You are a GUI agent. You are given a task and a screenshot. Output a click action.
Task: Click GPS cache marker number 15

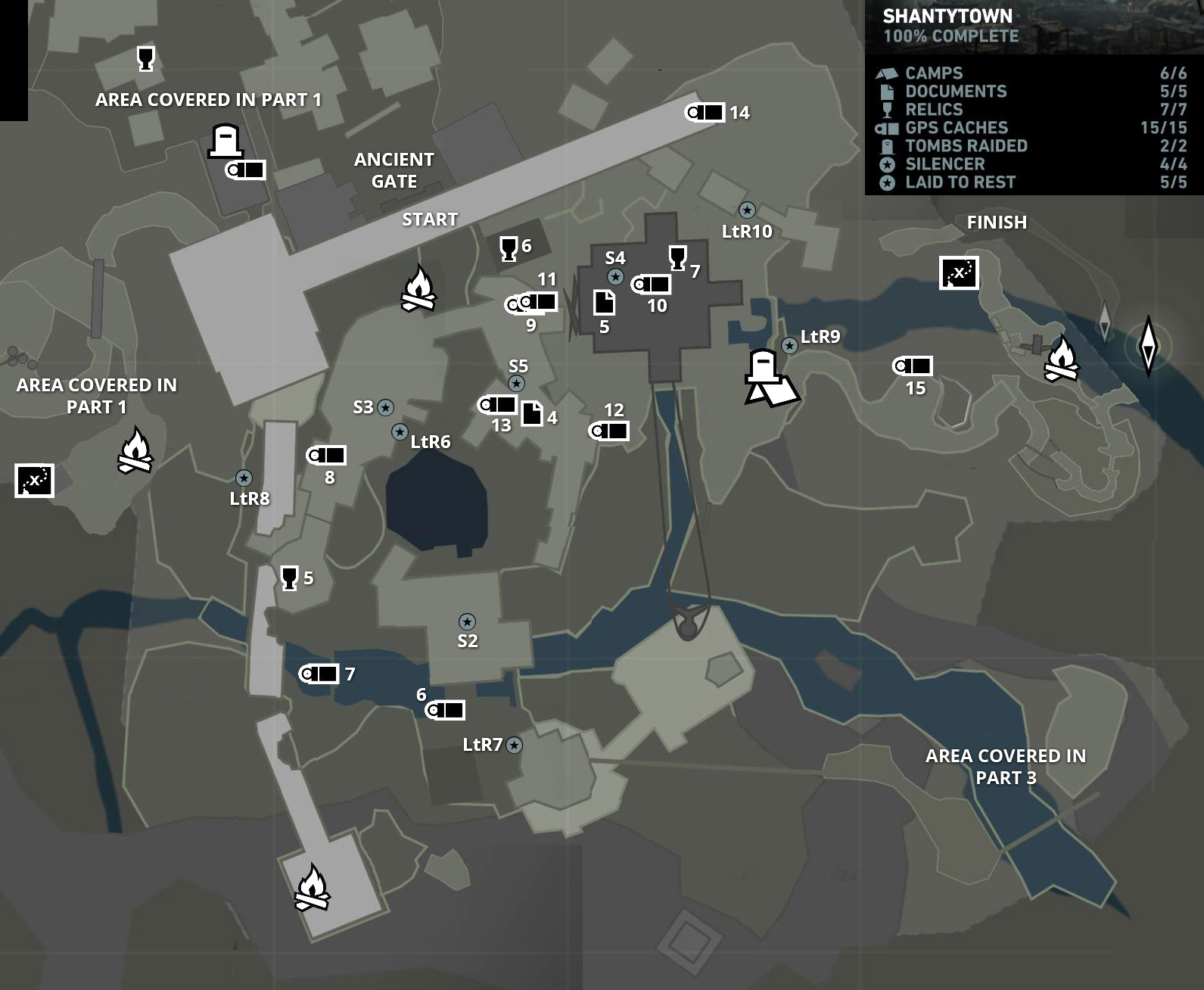point(913,366)
